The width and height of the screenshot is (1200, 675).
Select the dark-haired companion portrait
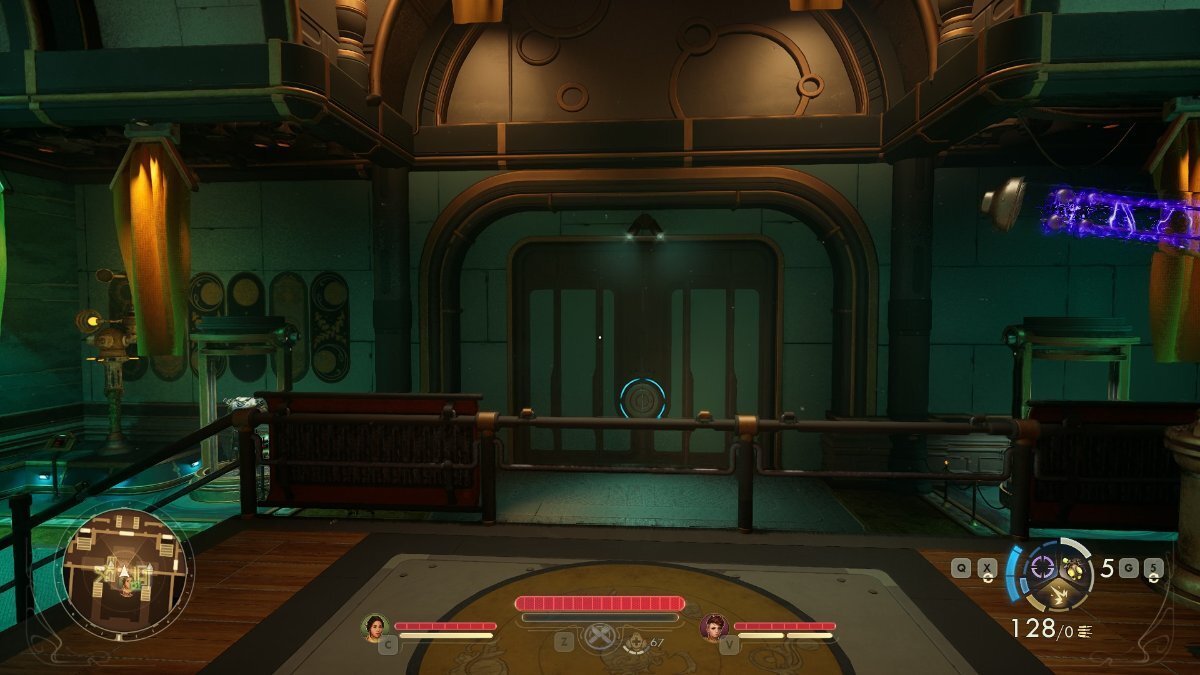pos(376,628)
